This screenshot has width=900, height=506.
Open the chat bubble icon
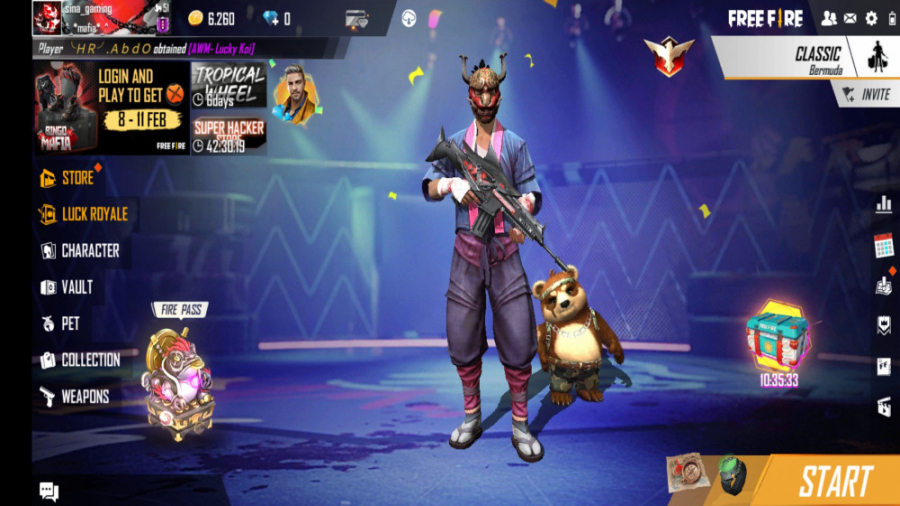click(49, 491)
